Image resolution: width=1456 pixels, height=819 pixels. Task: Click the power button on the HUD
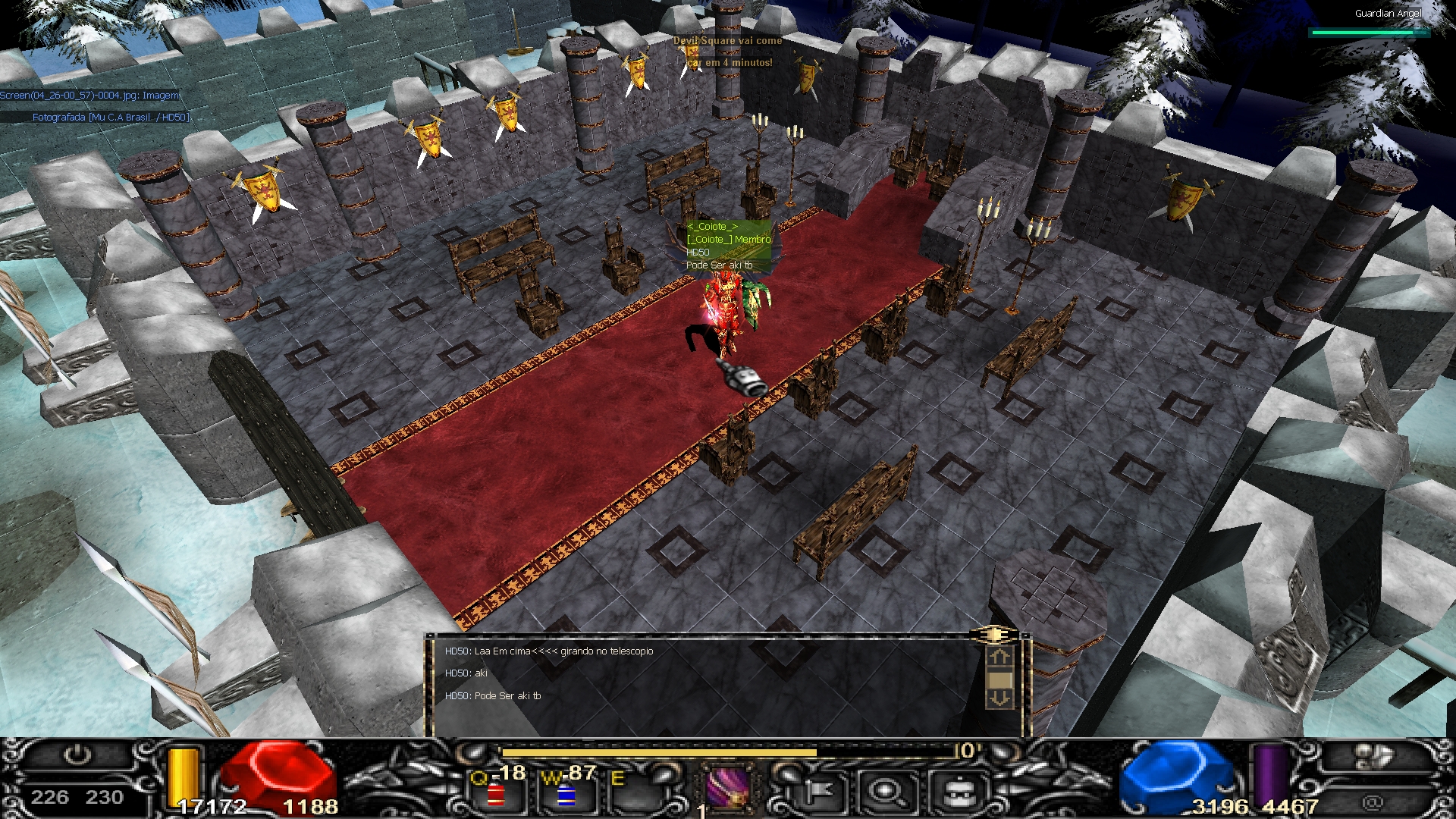pos(77,755)
